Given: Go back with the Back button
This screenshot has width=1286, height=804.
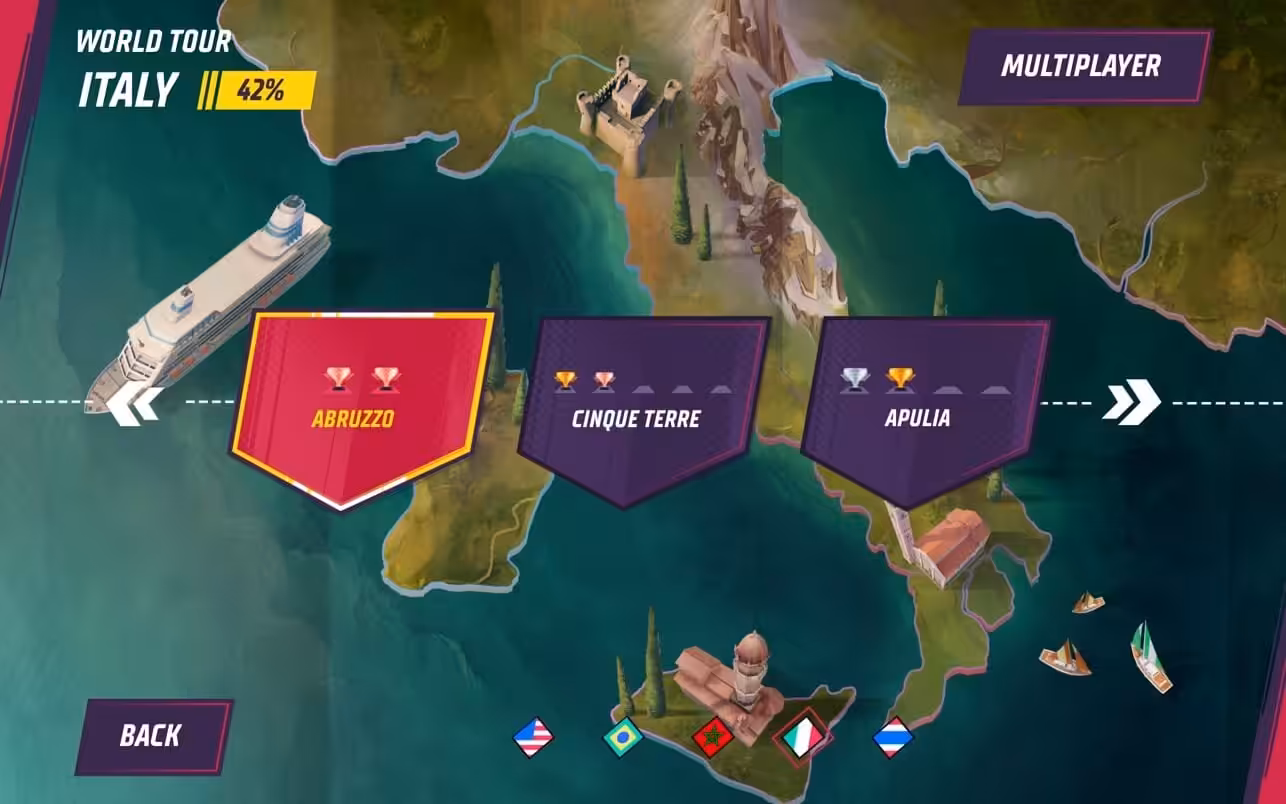Looking at the screenshot, I should click(151, 736).
